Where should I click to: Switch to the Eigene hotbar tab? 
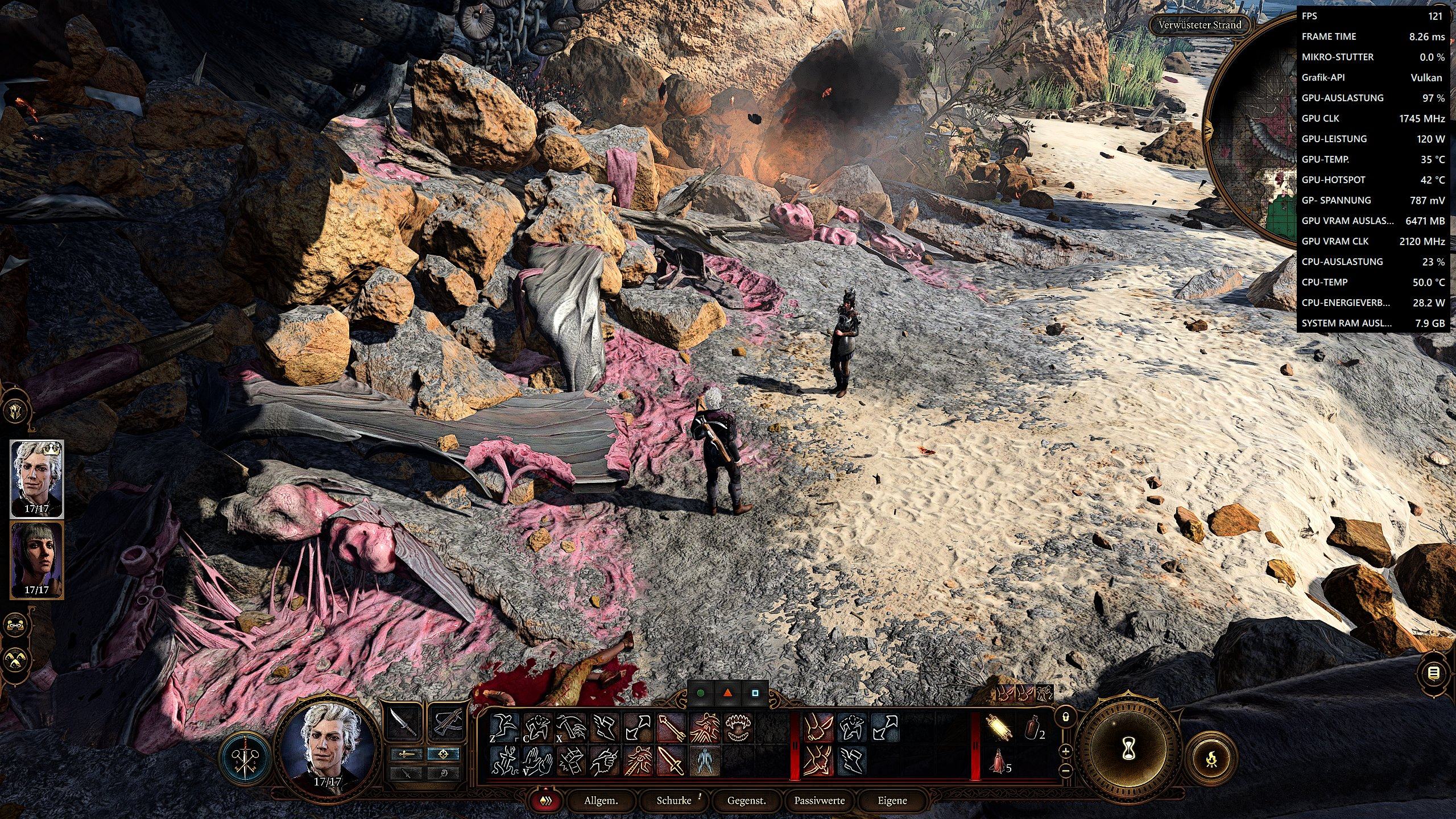pyautogui.click(x=892, y=801)
